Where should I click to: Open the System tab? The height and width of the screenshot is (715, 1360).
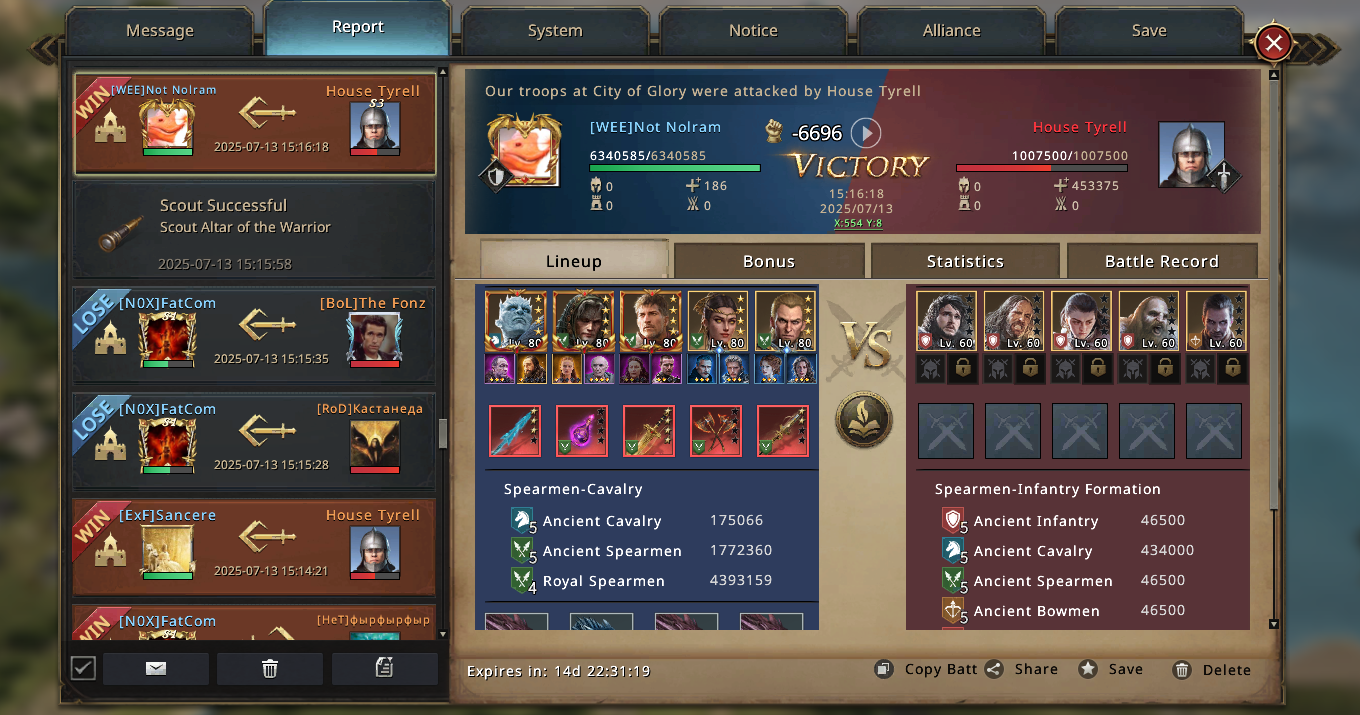555,31
